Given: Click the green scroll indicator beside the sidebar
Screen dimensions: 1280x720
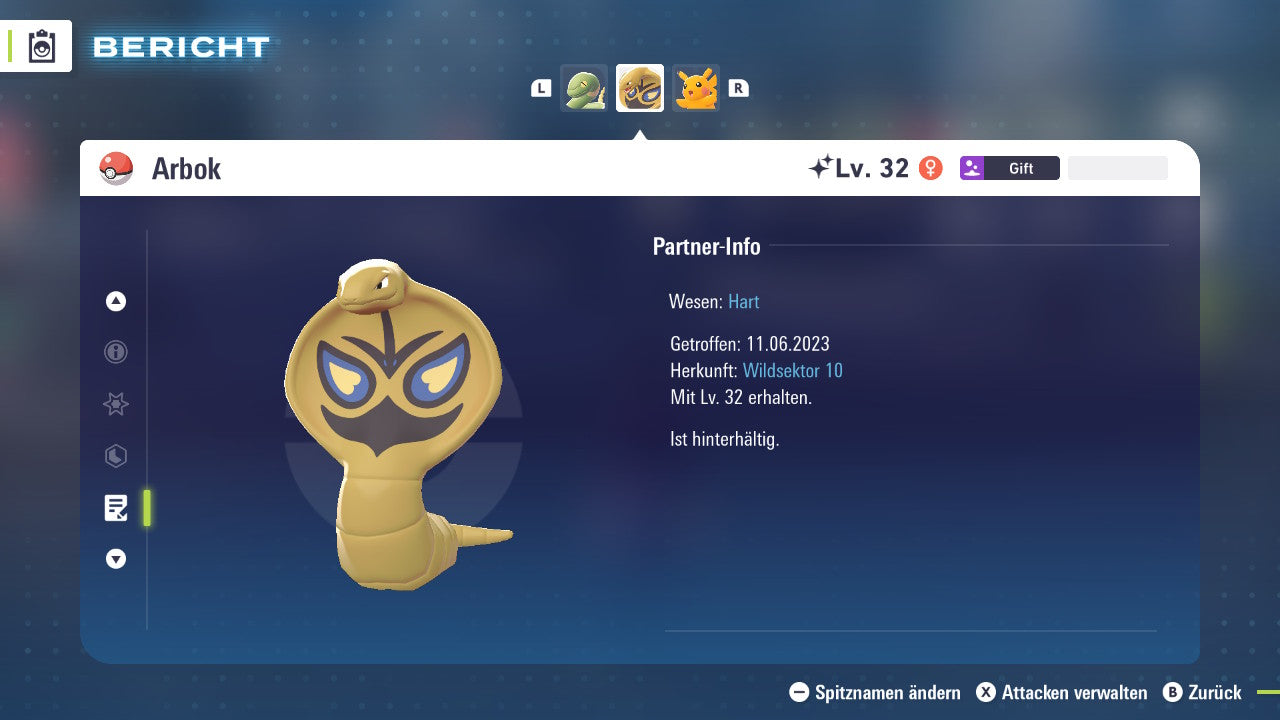Looking at the screenshot, I should coord(147,508).
